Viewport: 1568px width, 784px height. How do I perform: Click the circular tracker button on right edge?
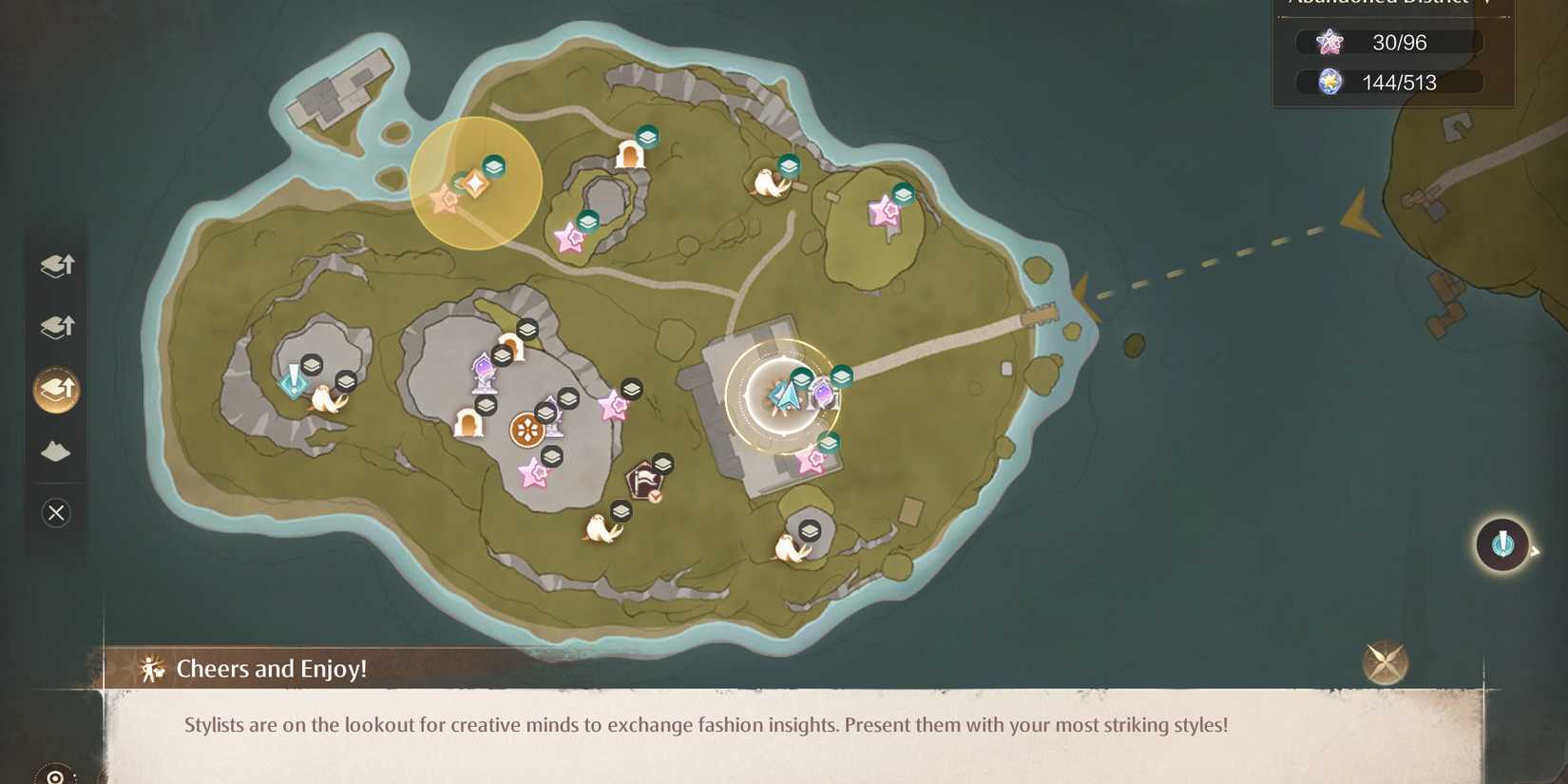[x=1502, y=545]
